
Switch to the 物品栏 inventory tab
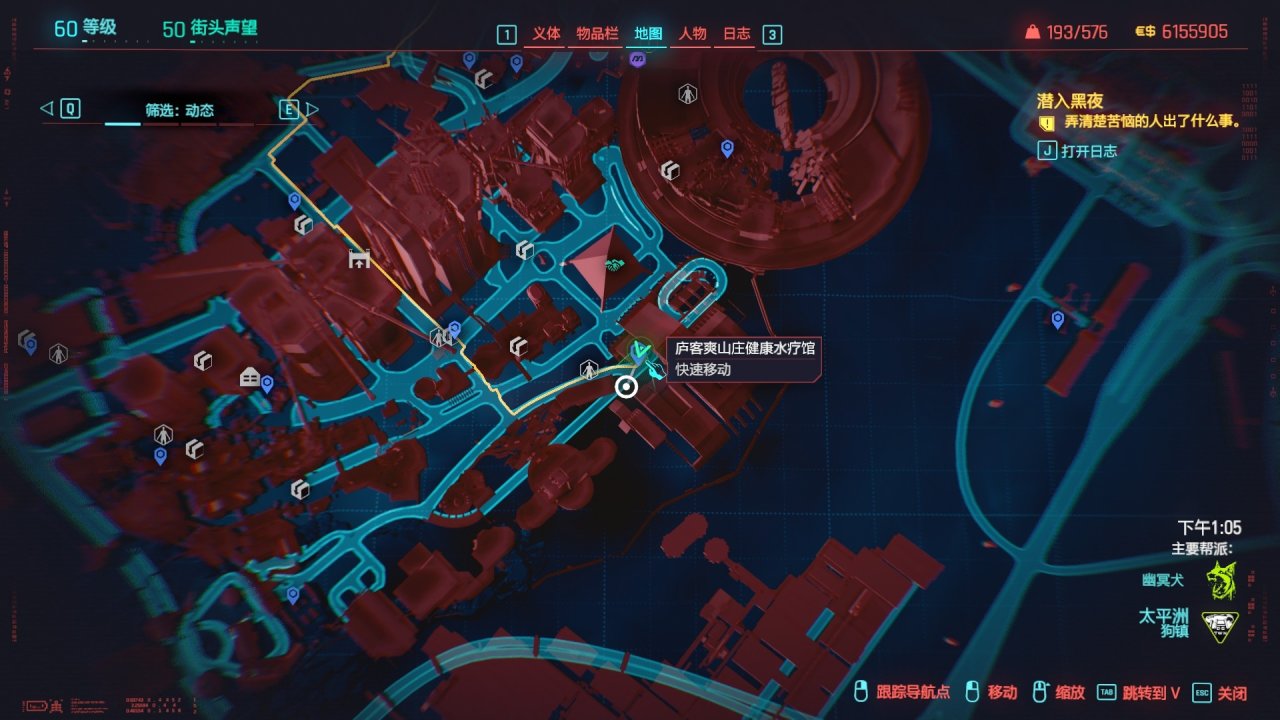click(x=595, y=34)
